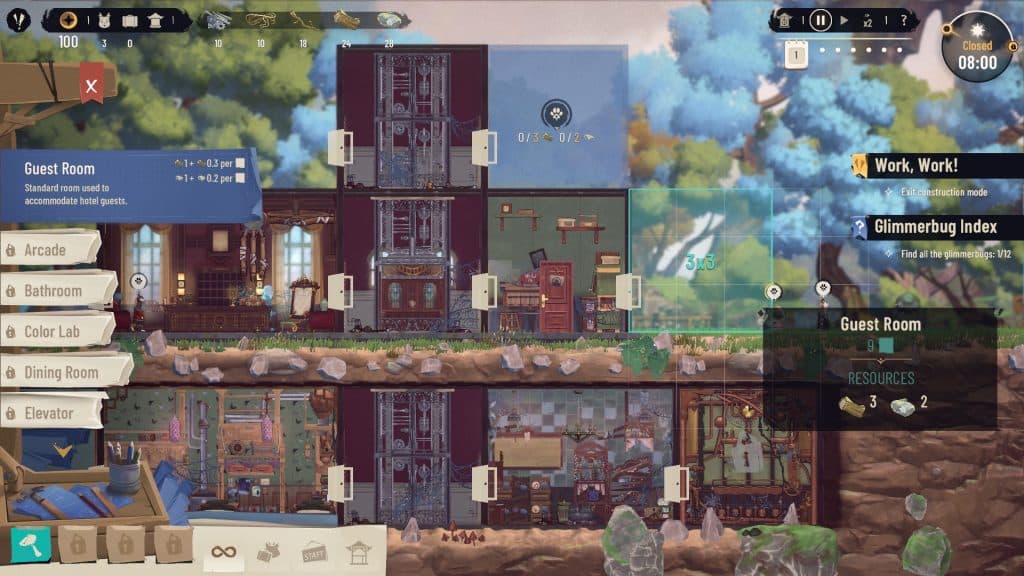Image resolution: width=1024 pixels, height=576 pixels.
Task: Close the construction panel with the red X
Action: click(x=91, y=86)
